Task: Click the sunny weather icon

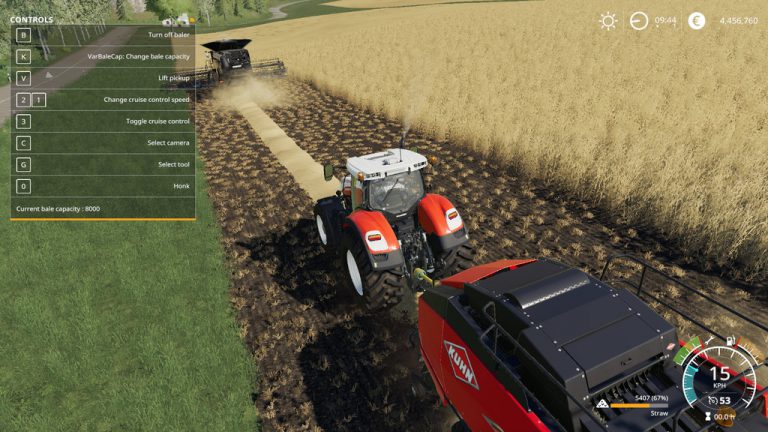Action: point(607,20)
